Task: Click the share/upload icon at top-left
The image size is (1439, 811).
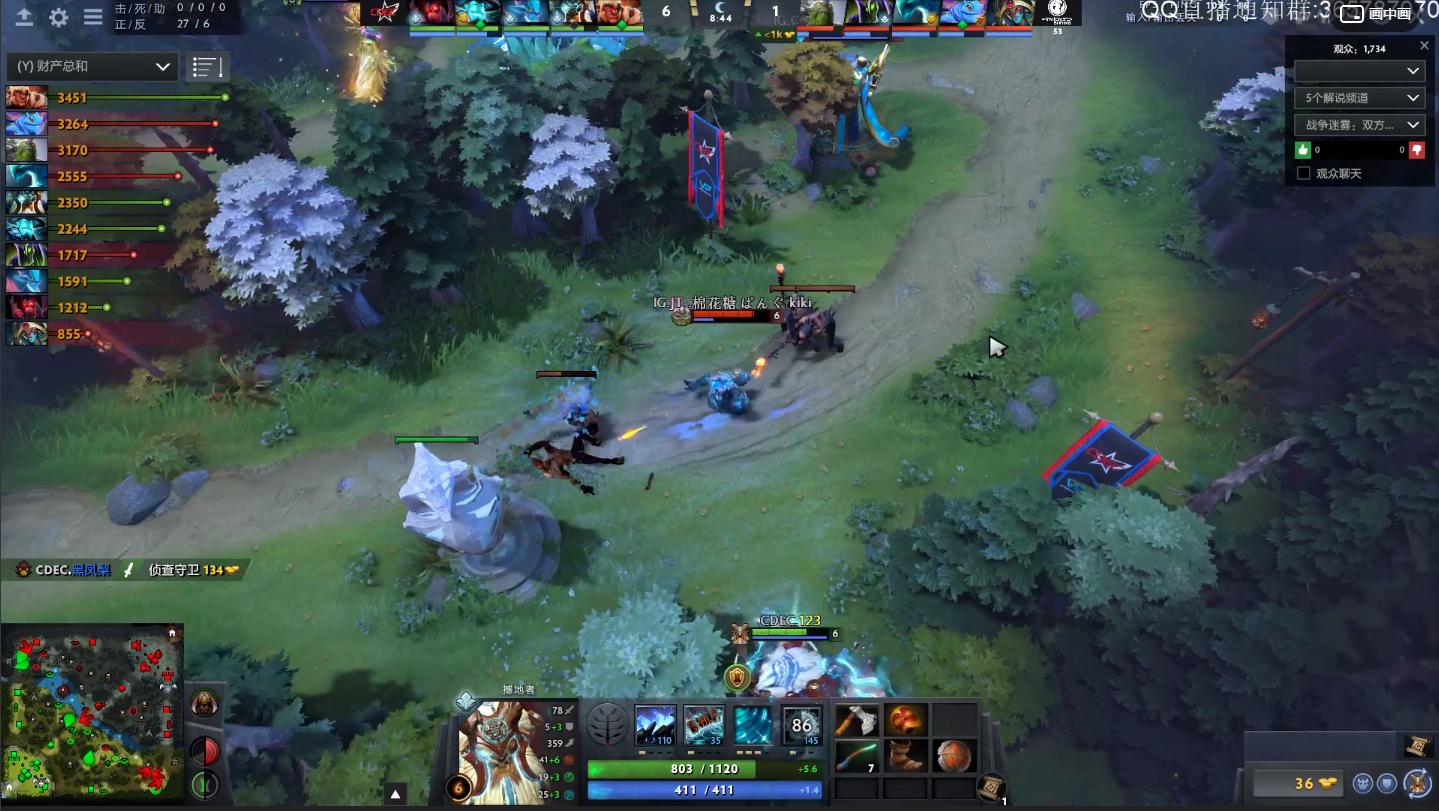Action: [x=24, y=17]
